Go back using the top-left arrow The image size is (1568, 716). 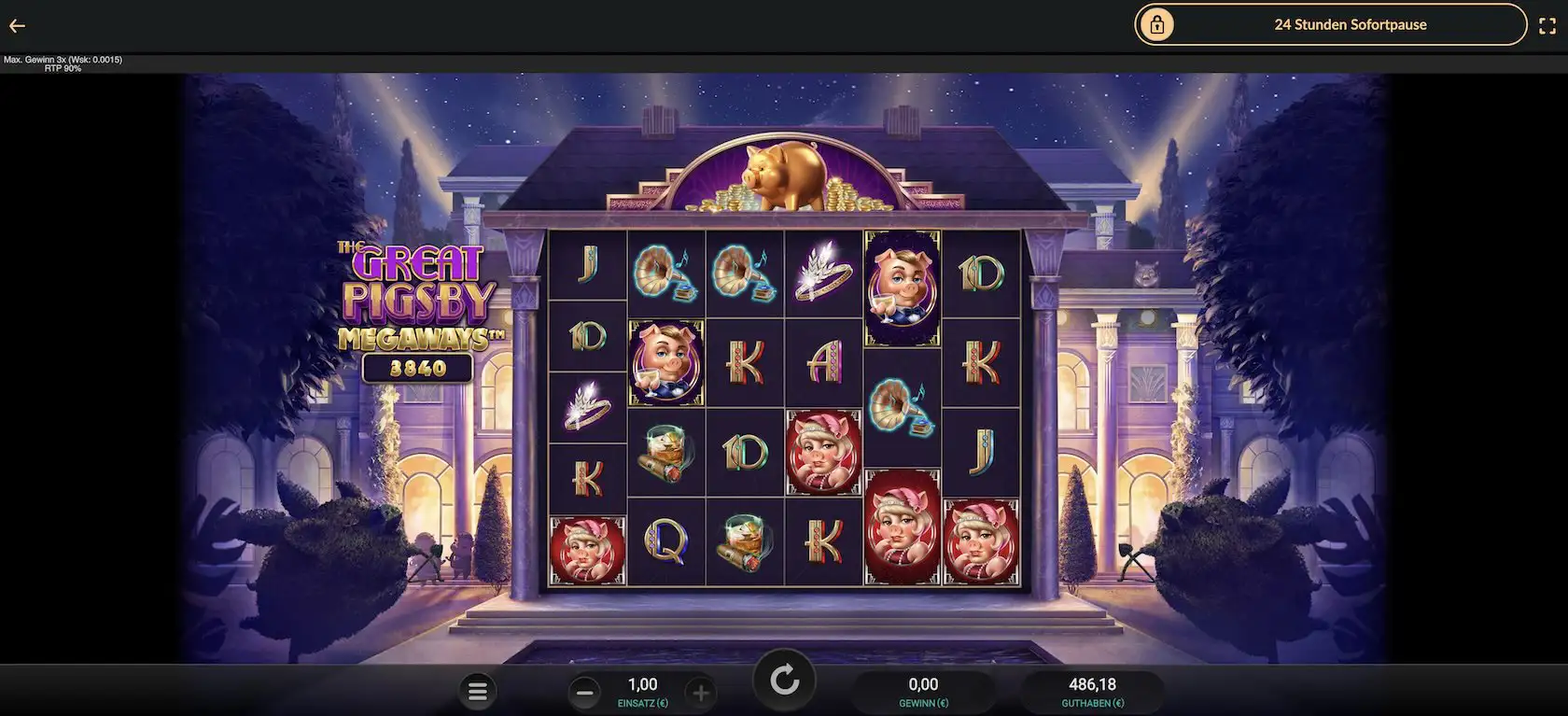click(17, 26)
